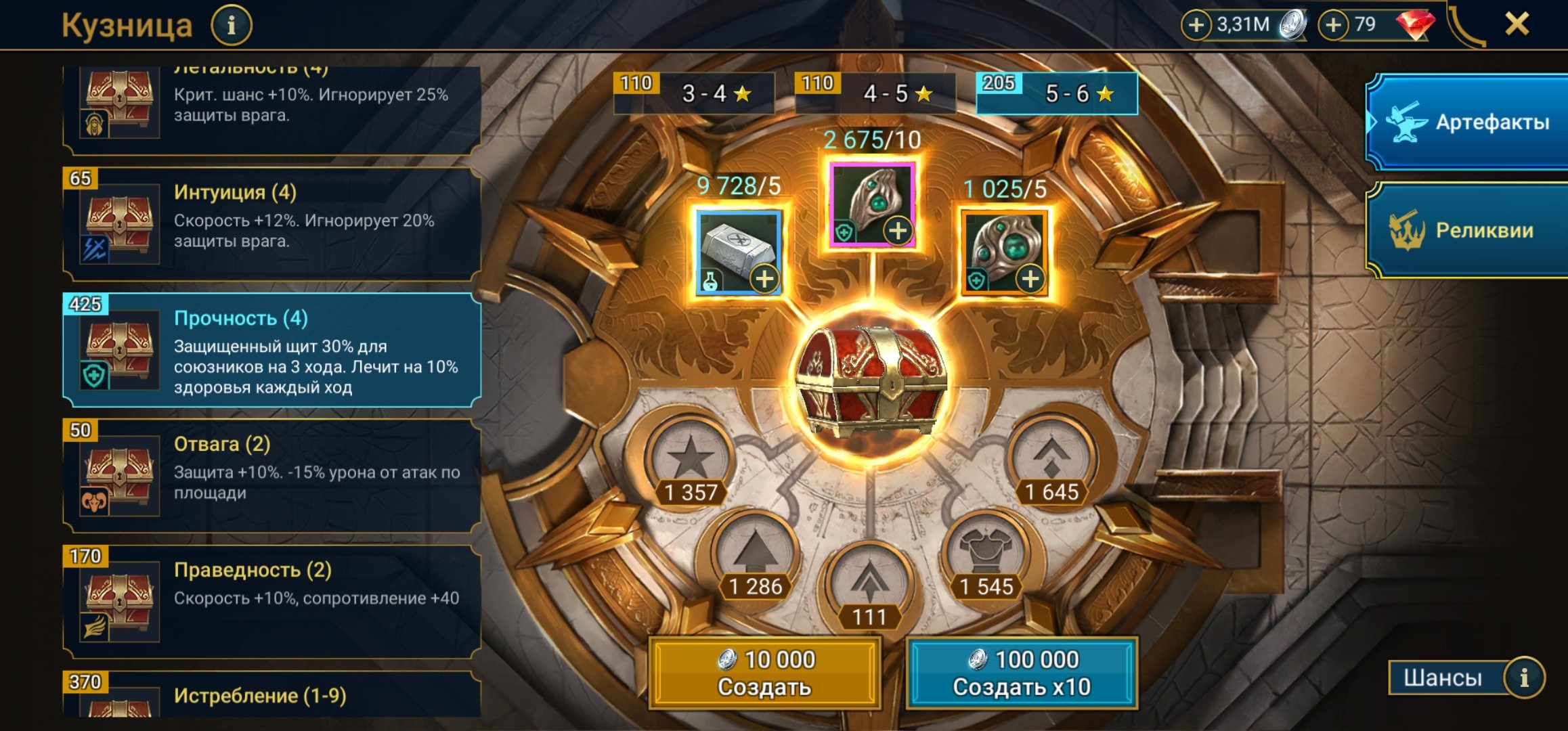Select the 4 - 5 star rank tab
1568x731 pixels.
tap(875, 93)
